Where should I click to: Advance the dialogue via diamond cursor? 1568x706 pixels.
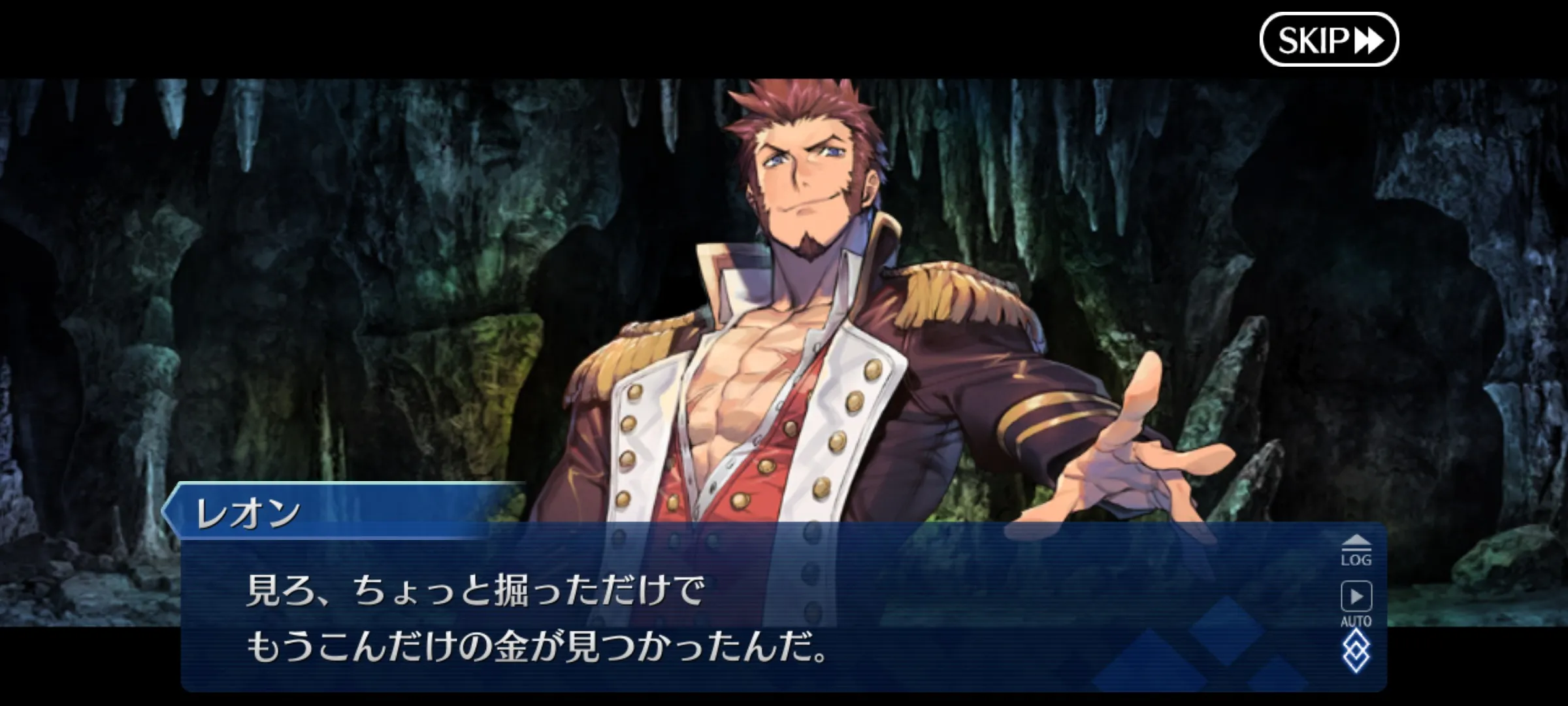tap(1356, 651)
